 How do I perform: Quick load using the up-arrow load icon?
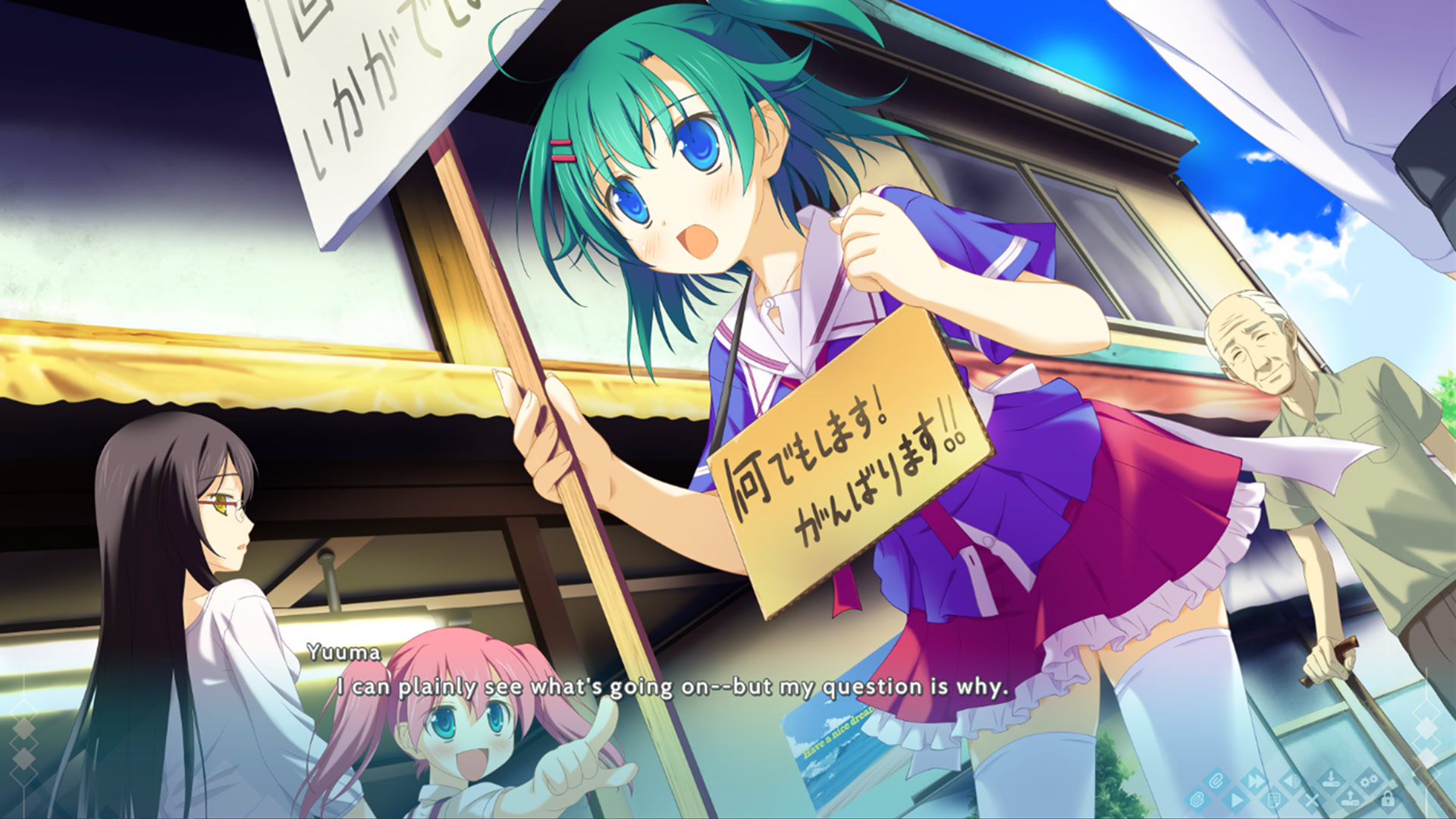tap(1350, 800)
